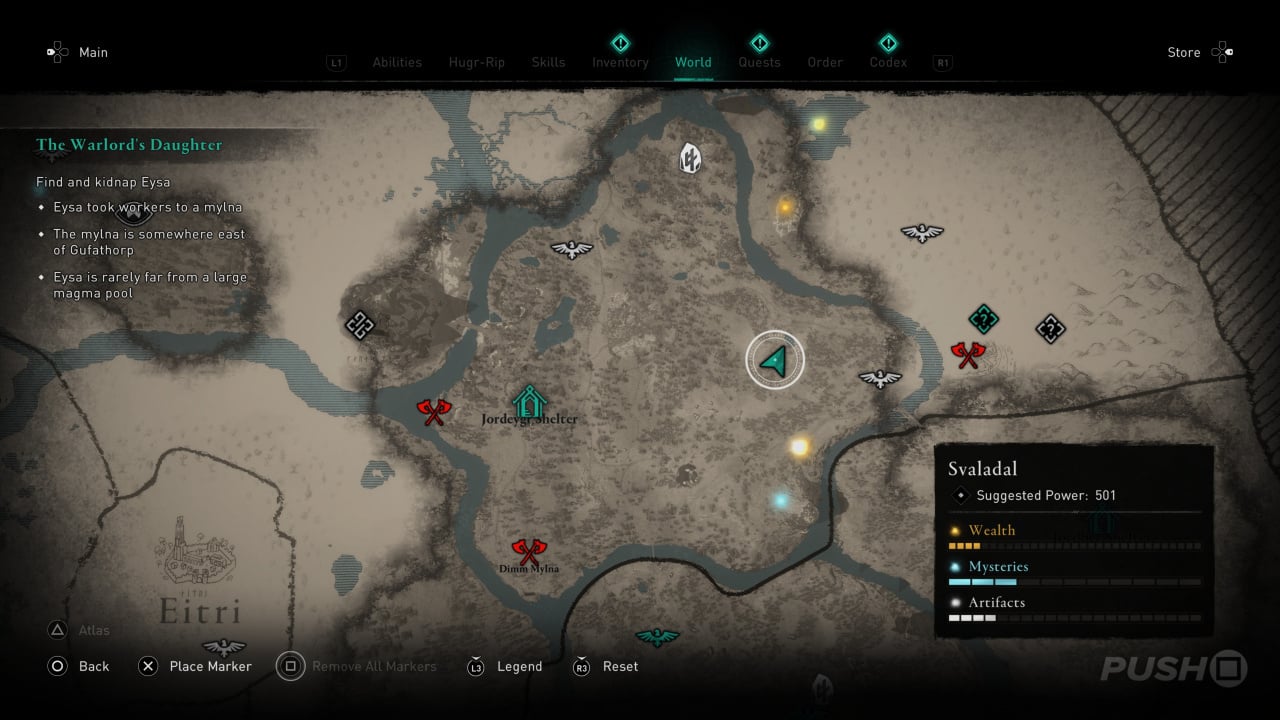Select the Jordeygr Shelter map marker
1280x720 pixels.
(x=529, y=402)
